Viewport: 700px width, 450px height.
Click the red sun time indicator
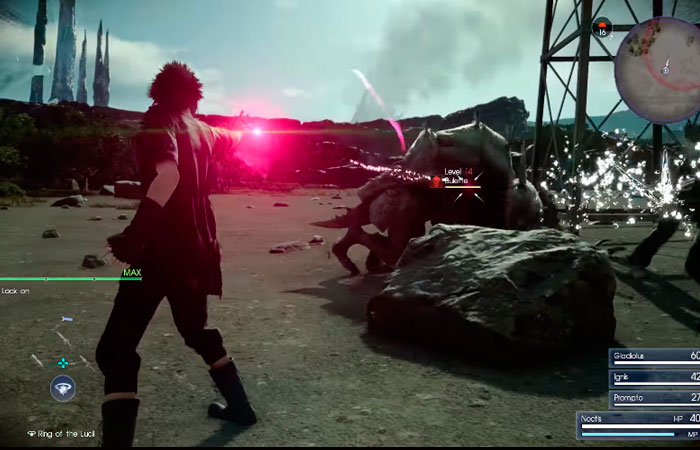tap(602, 27)
